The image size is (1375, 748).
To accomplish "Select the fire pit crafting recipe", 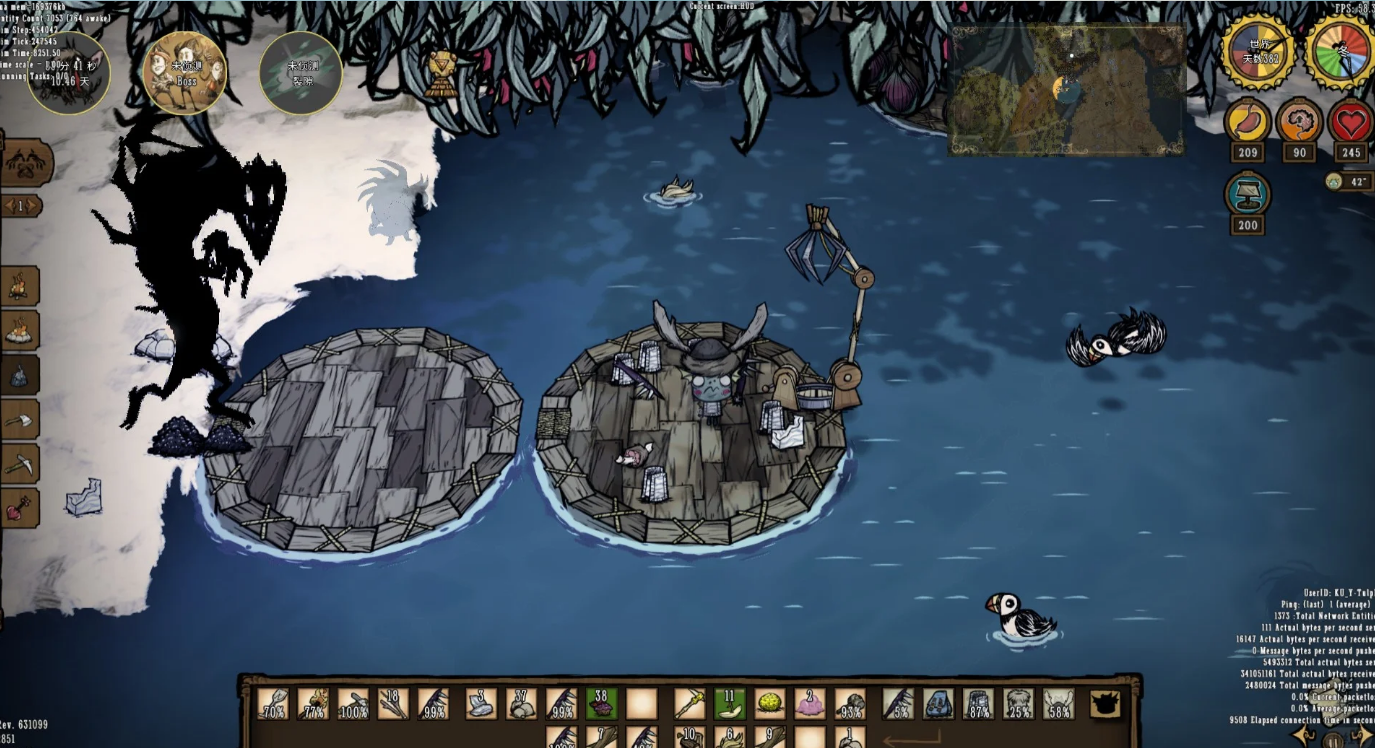I will (x=21, y=330).
